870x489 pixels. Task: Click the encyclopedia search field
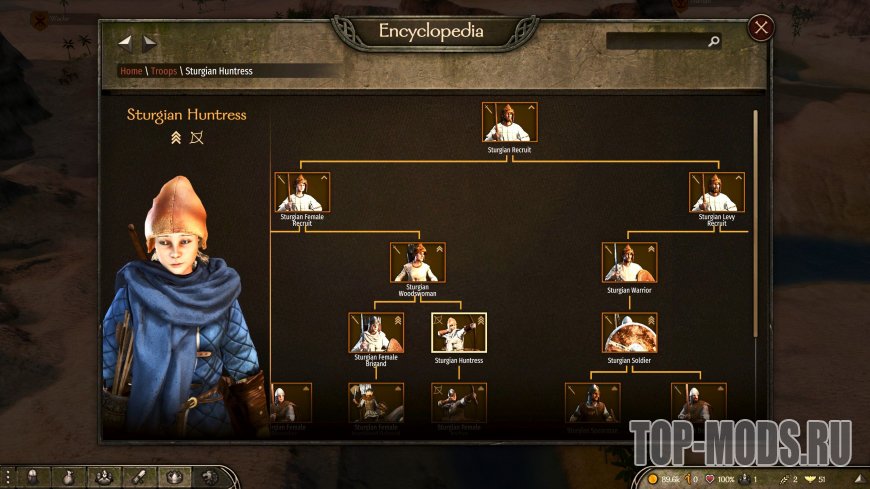point(656,42)
